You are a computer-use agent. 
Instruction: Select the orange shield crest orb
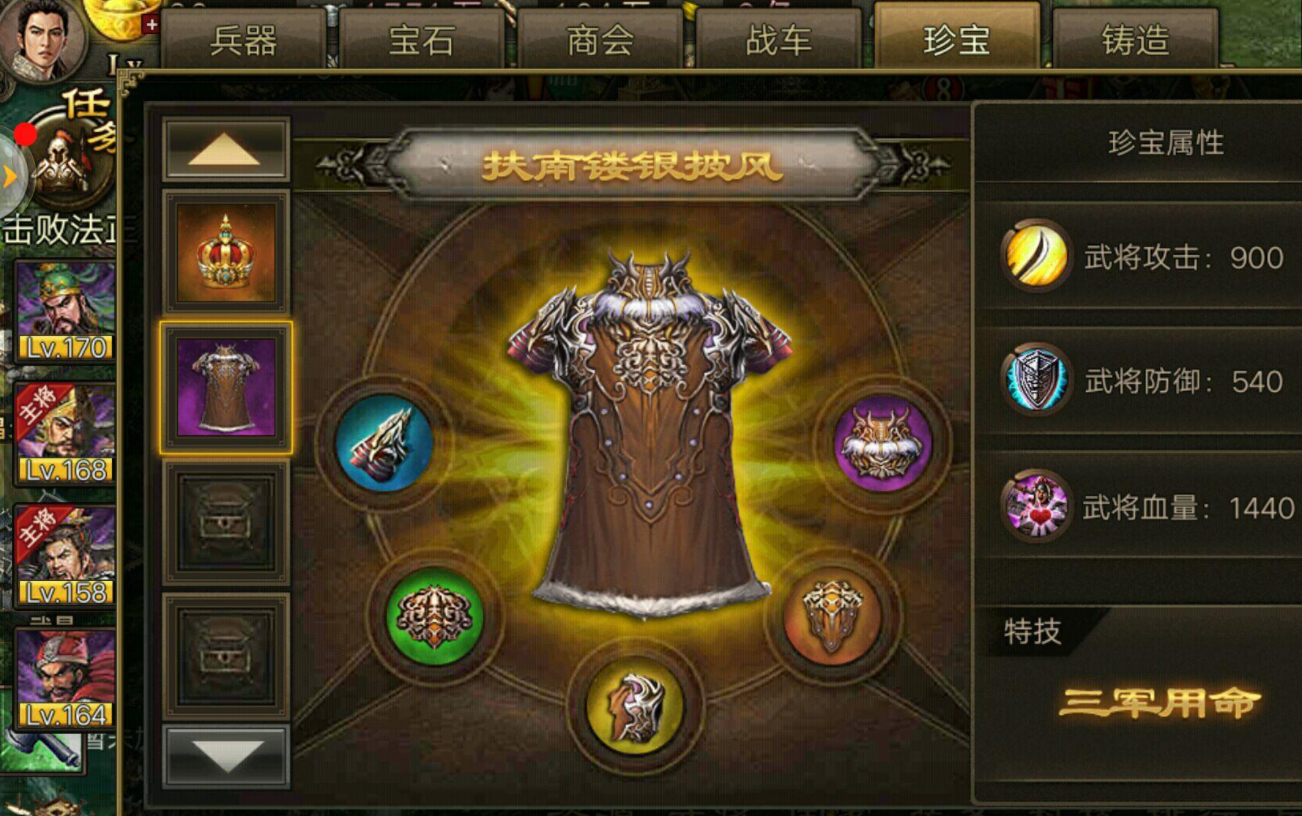(x=832, y=620)
